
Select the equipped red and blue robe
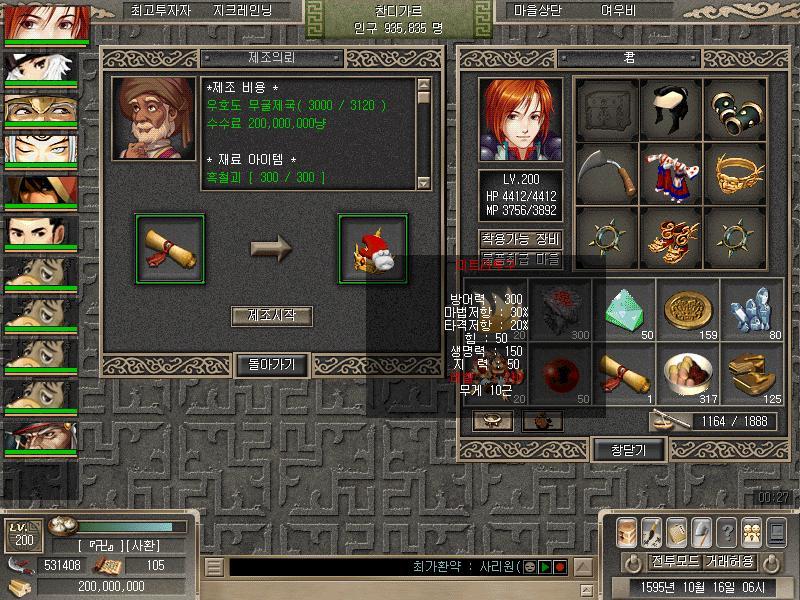coord(671,171)
